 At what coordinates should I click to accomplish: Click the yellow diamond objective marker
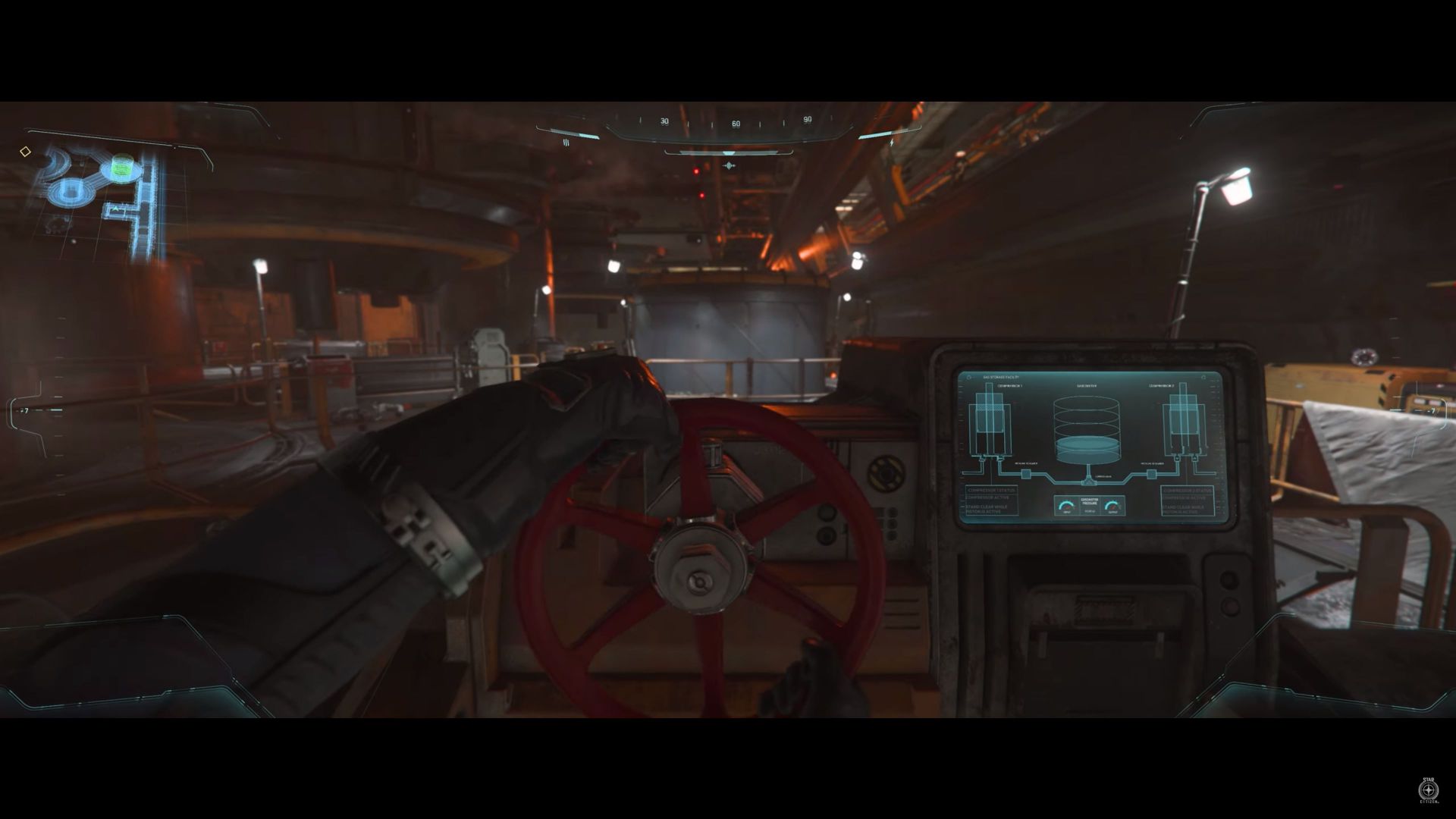pos(25,152)
